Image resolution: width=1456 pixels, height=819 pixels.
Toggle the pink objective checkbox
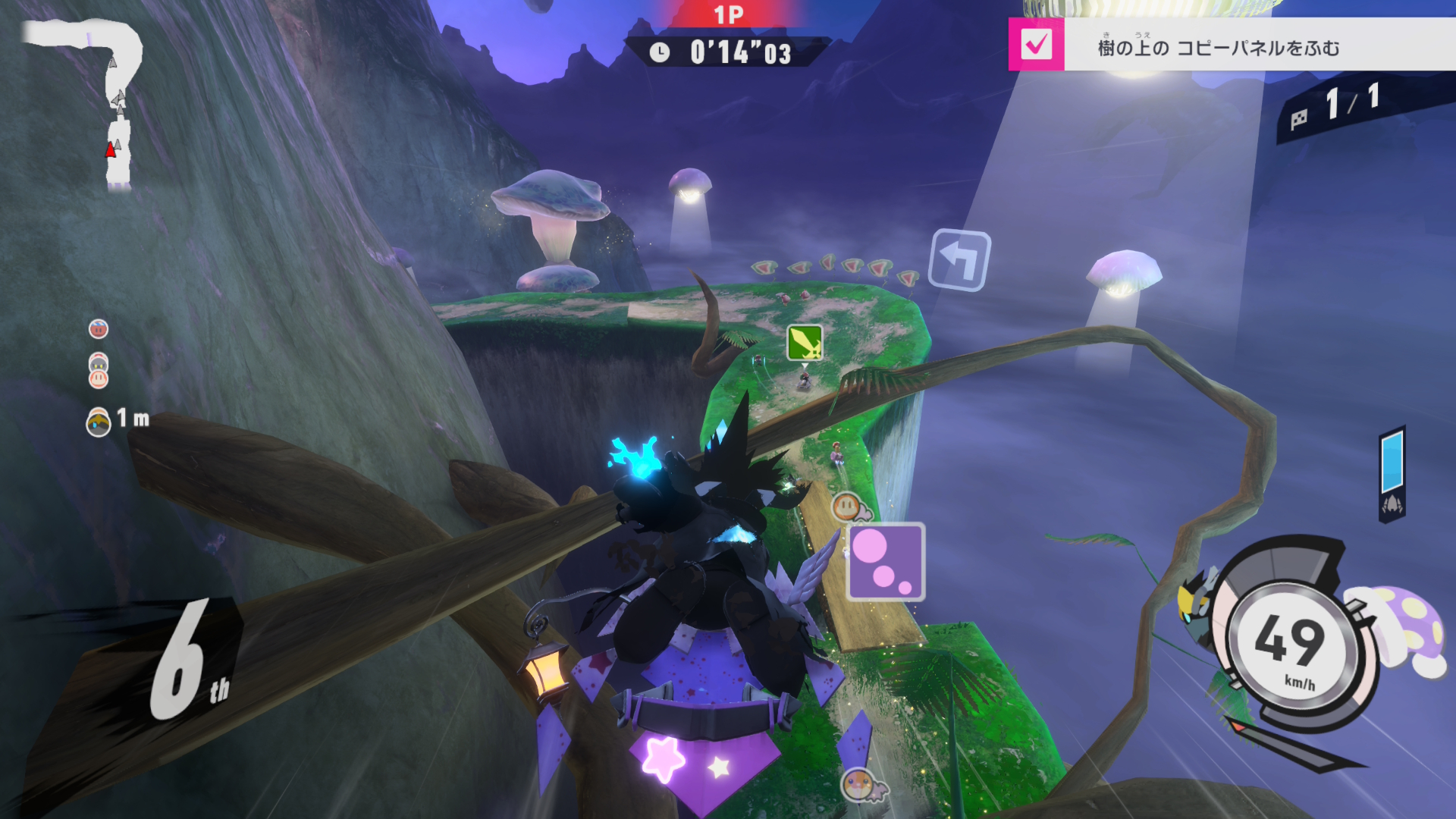pos(1036,45)
